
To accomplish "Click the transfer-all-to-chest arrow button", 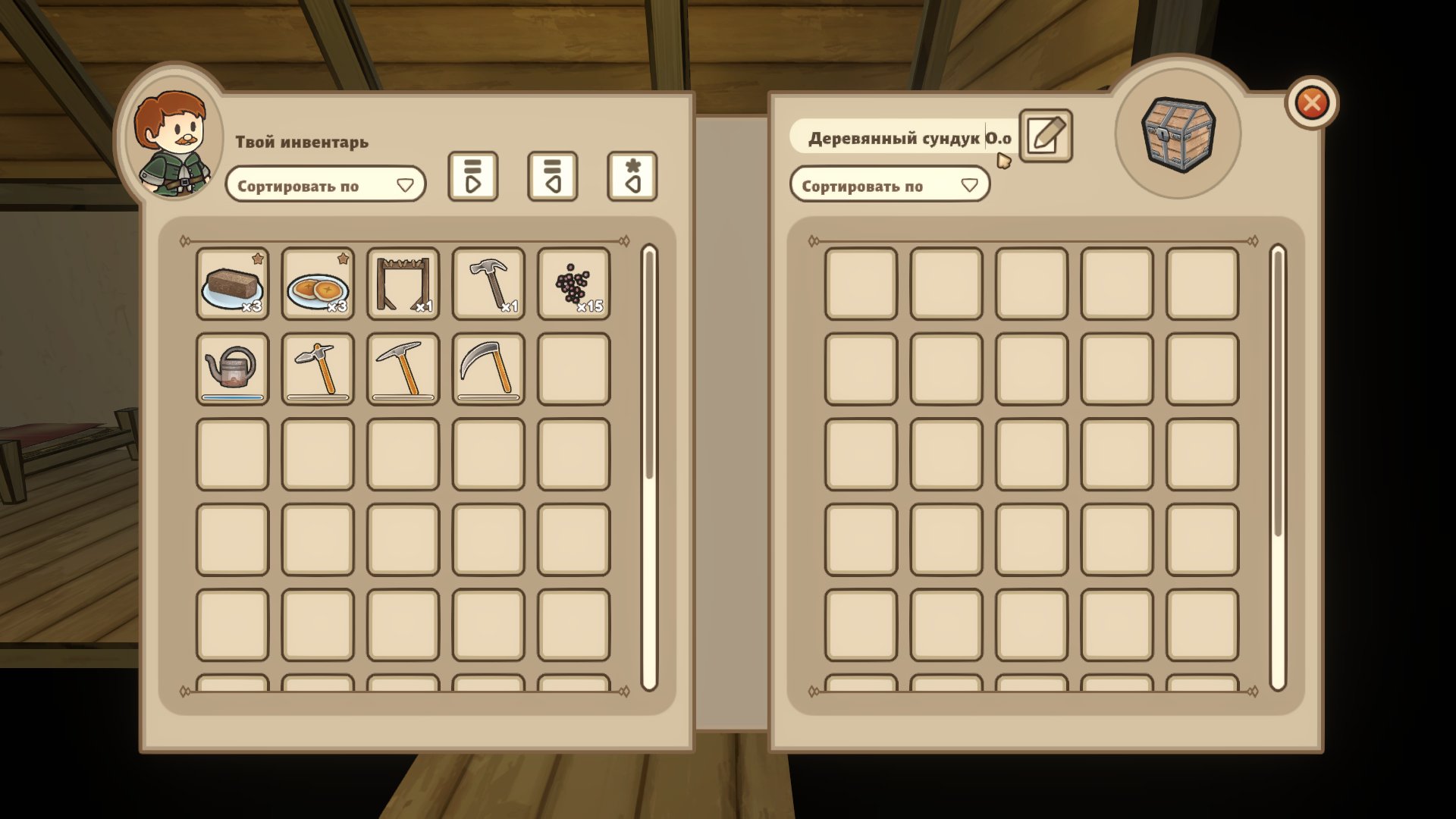I will 472,177.
